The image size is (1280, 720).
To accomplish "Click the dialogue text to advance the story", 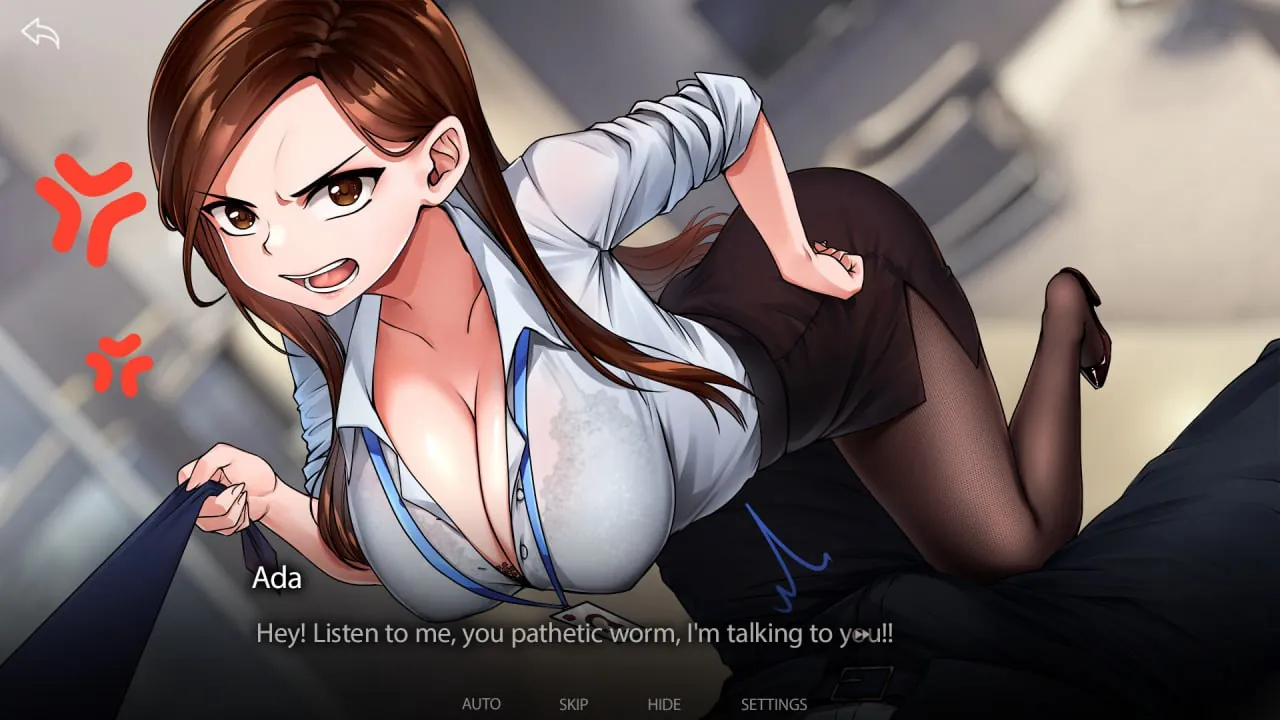I will point(575,632).
